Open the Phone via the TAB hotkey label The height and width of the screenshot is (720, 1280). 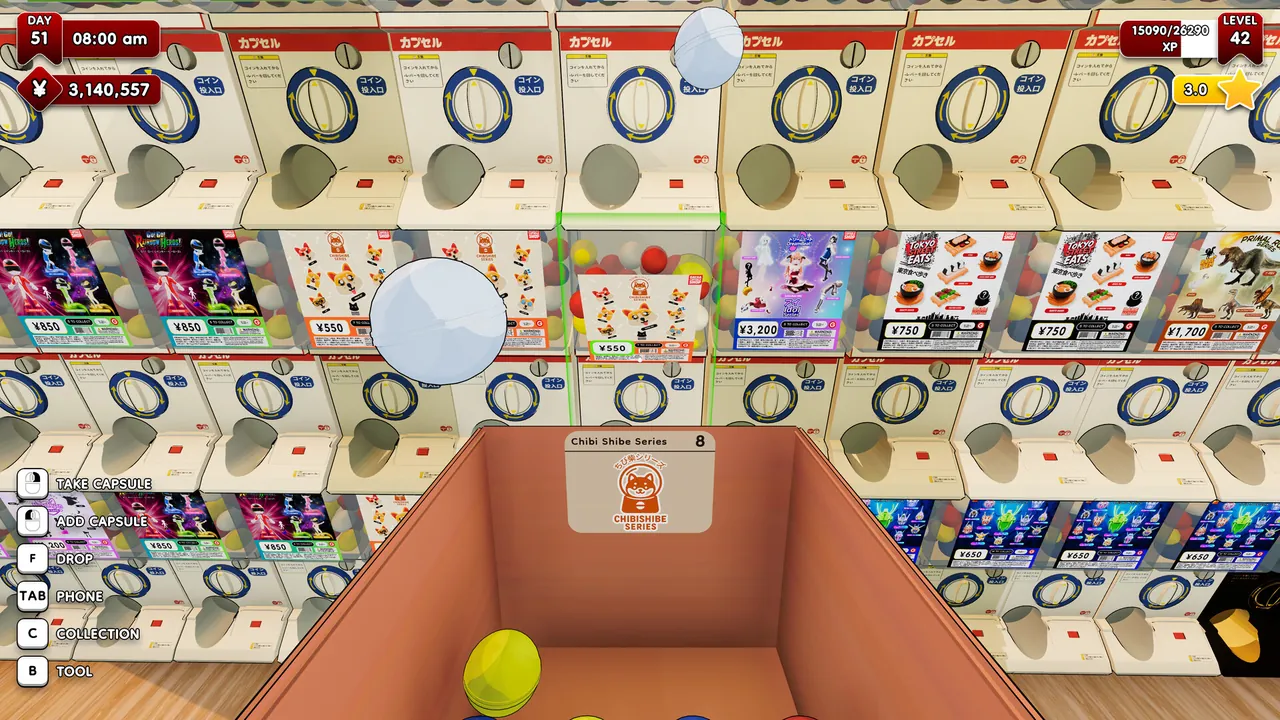31,596
